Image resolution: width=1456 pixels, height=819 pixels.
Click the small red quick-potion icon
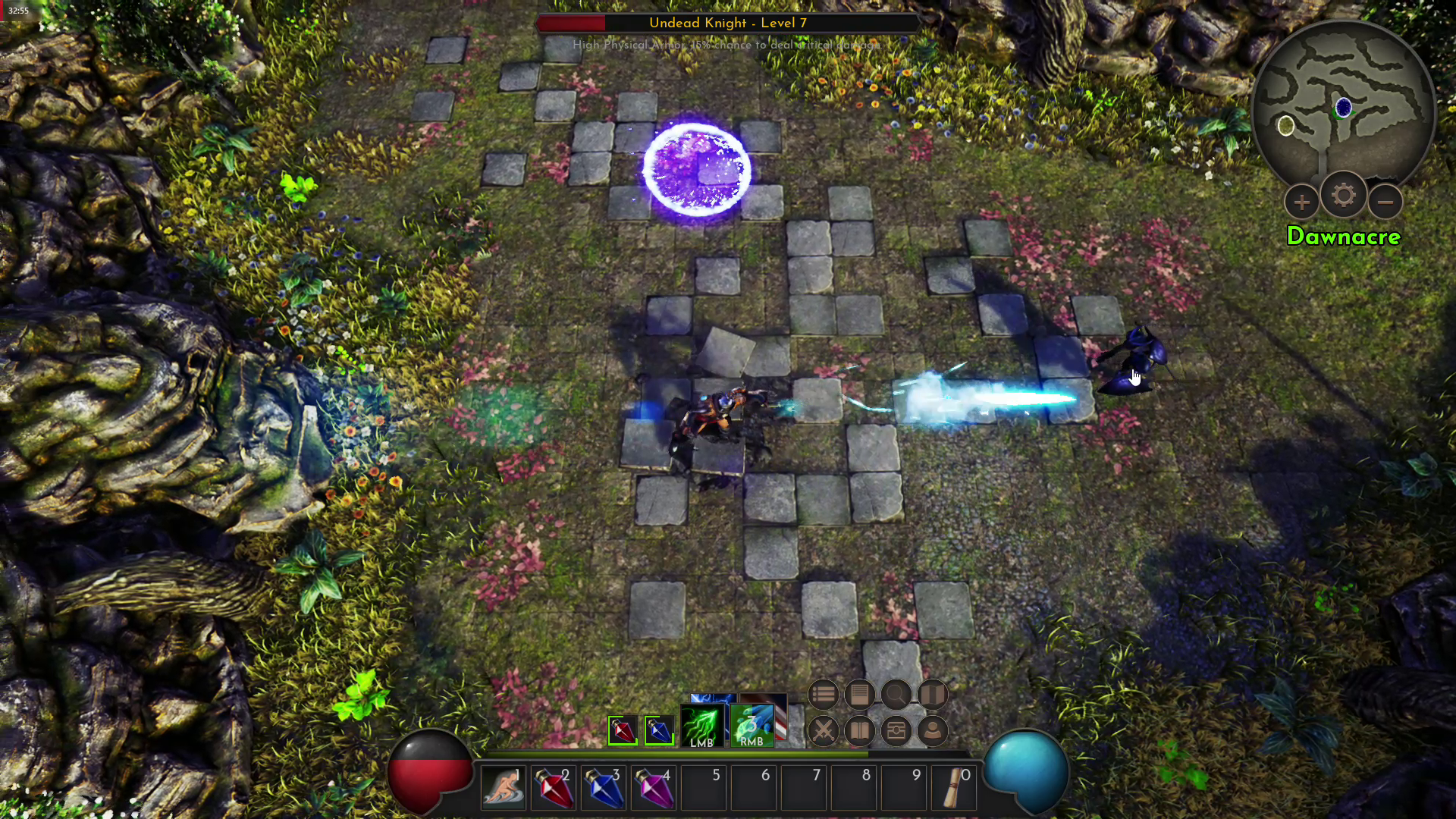click(x=623, y=731)
